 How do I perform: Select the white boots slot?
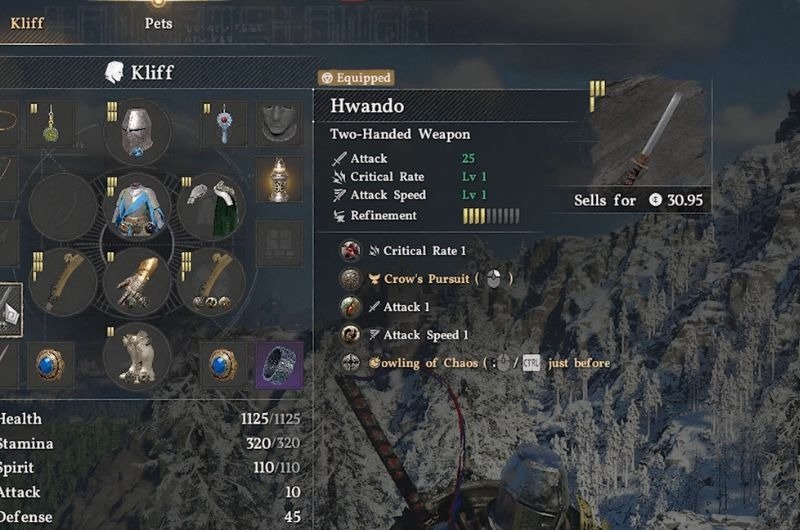tap(137, 357)
